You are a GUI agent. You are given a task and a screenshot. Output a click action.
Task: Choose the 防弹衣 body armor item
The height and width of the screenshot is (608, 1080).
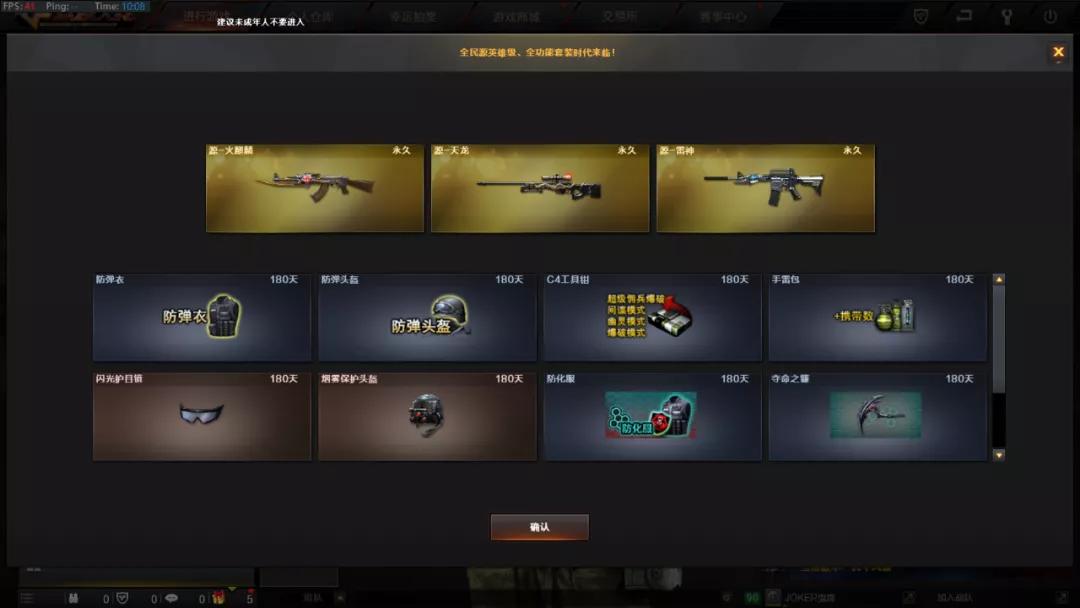202,317
